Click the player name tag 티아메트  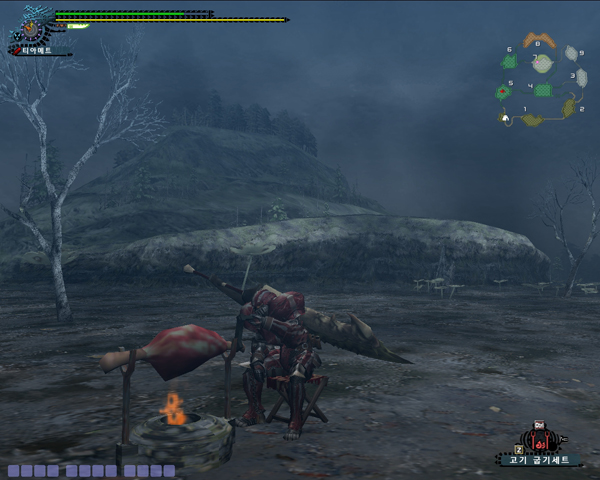(36, 49)
